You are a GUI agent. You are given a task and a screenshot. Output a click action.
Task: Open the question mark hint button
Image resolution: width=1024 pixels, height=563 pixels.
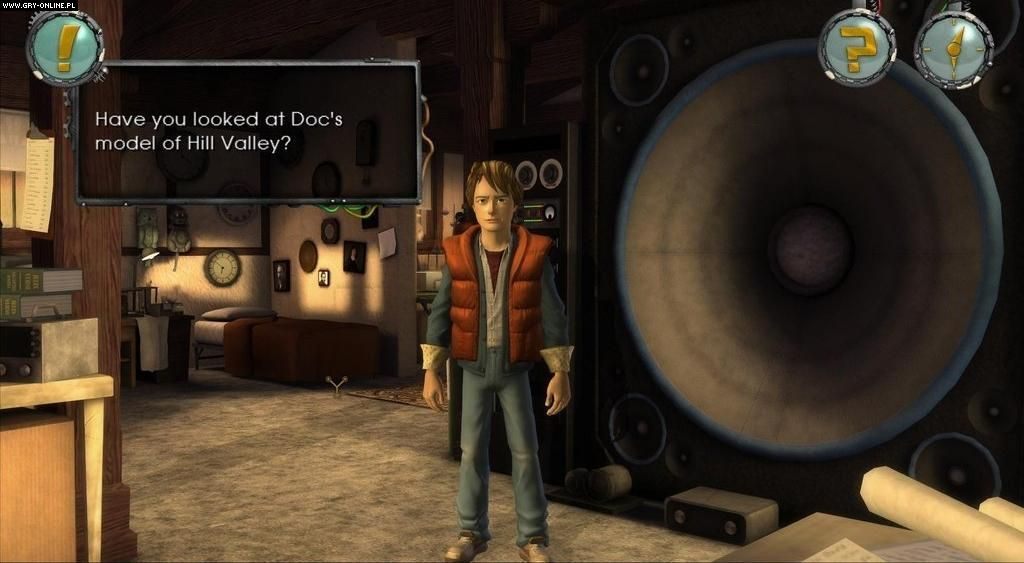(x=856, y=47)
